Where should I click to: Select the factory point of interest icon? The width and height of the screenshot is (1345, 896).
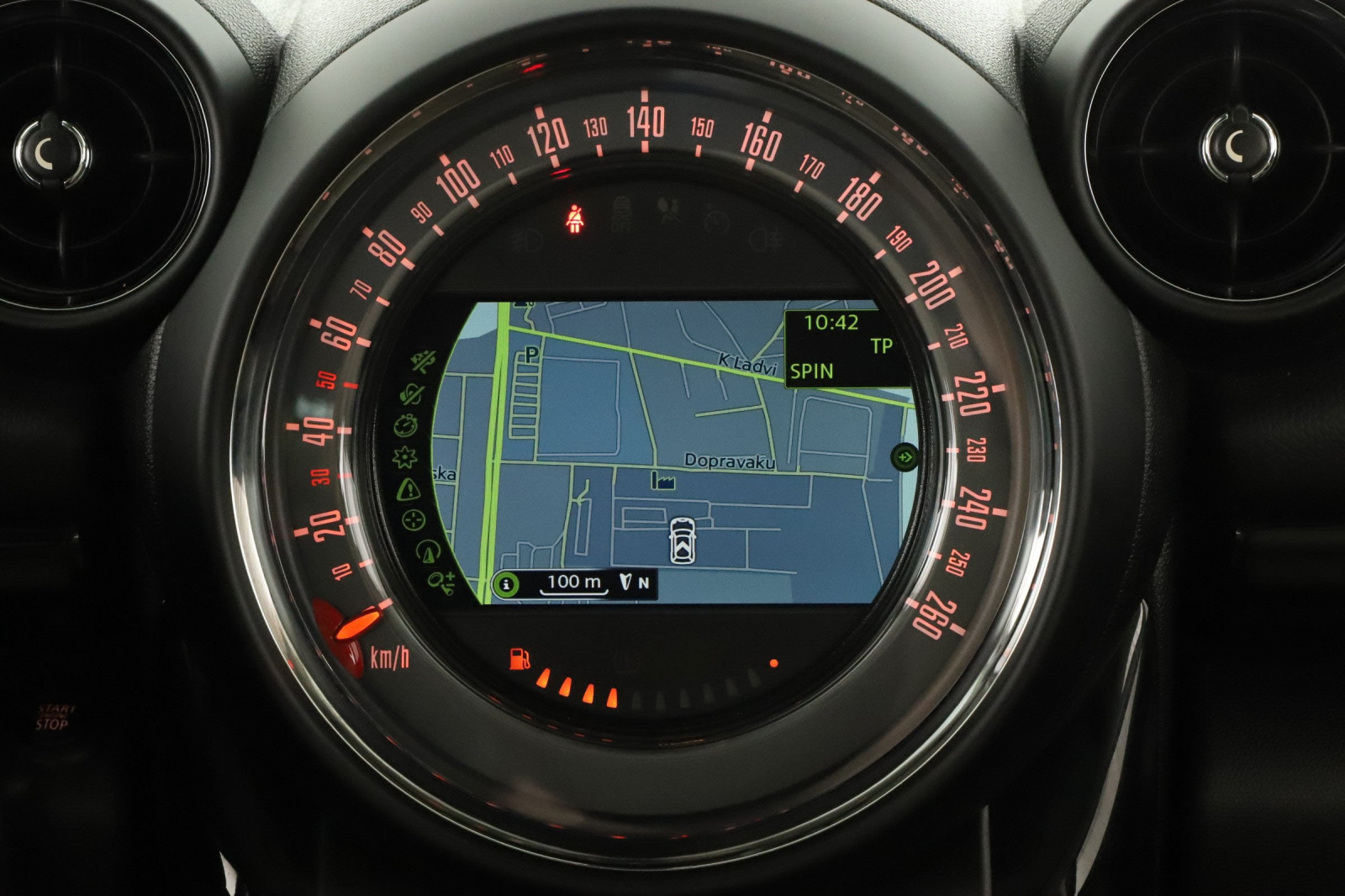tap(662, 482)
